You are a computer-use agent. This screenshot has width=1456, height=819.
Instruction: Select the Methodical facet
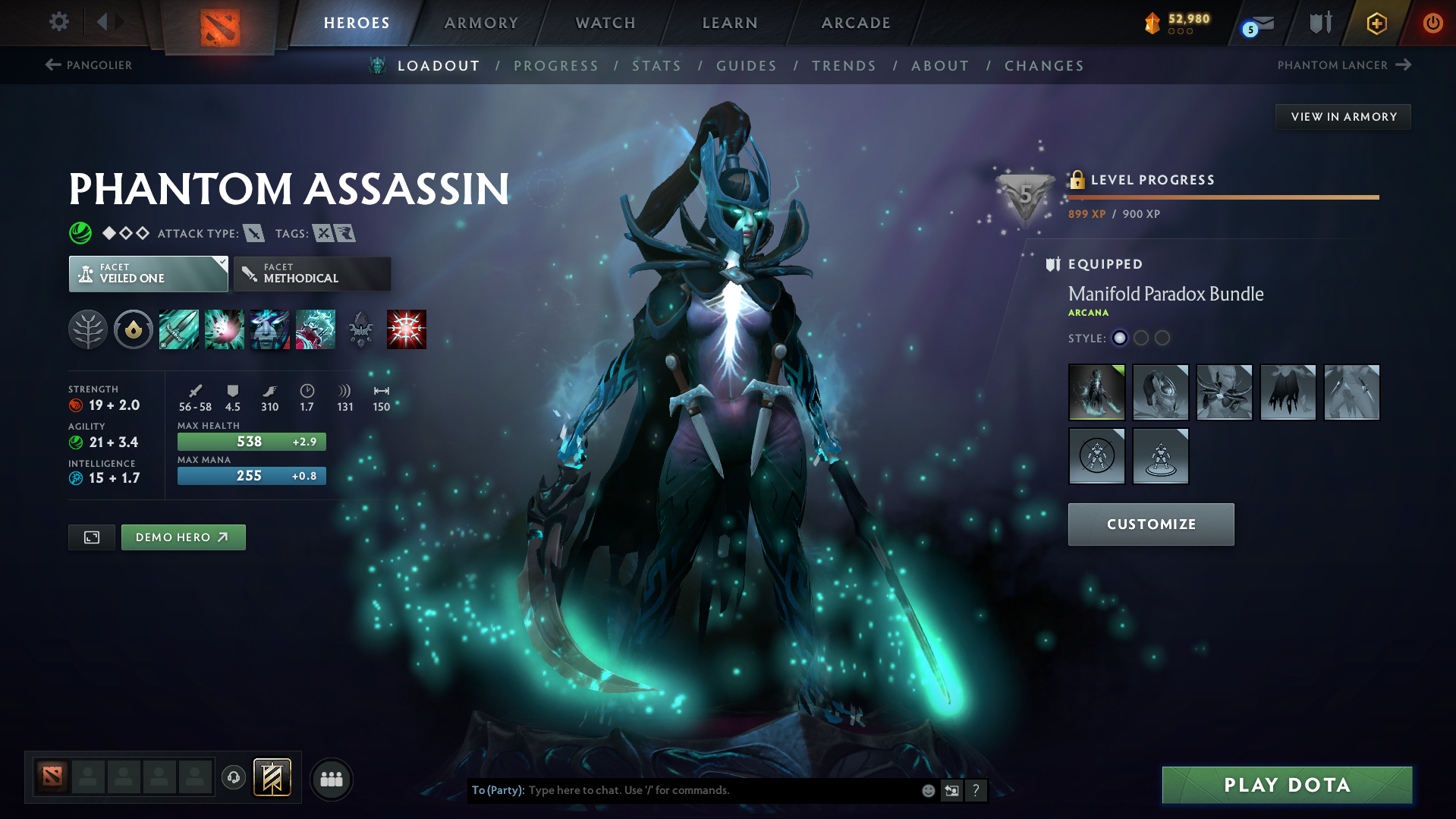(311, 273)
